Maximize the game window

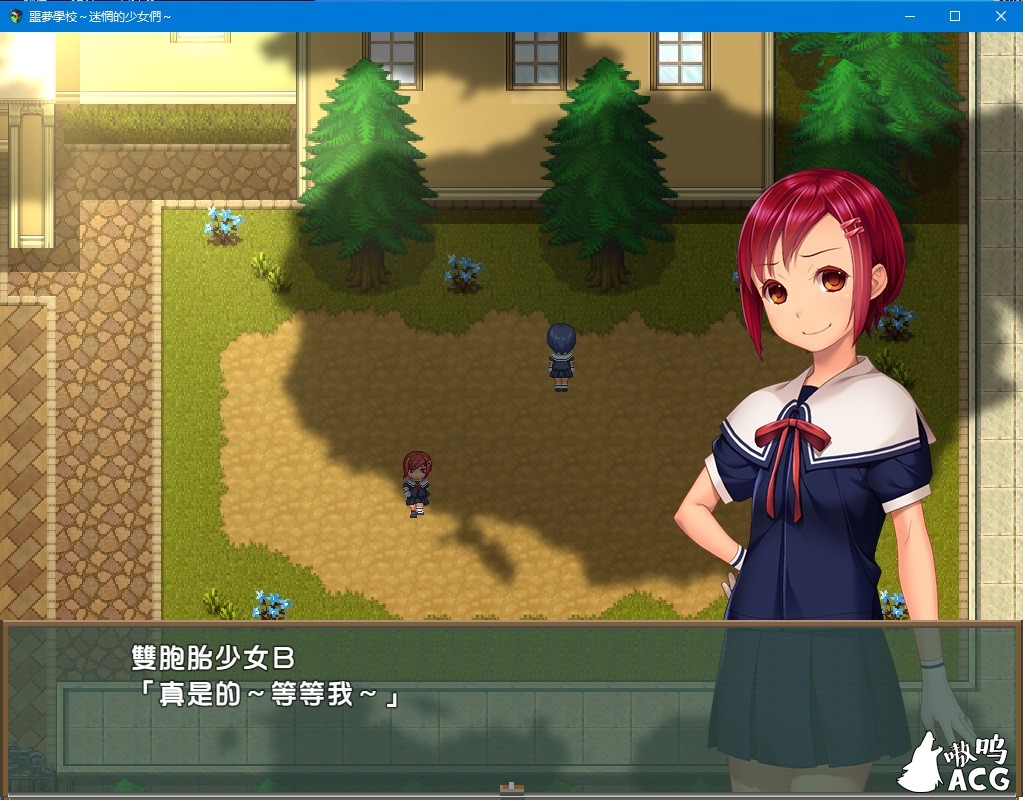pyautogui.click(x=955, y=16)
